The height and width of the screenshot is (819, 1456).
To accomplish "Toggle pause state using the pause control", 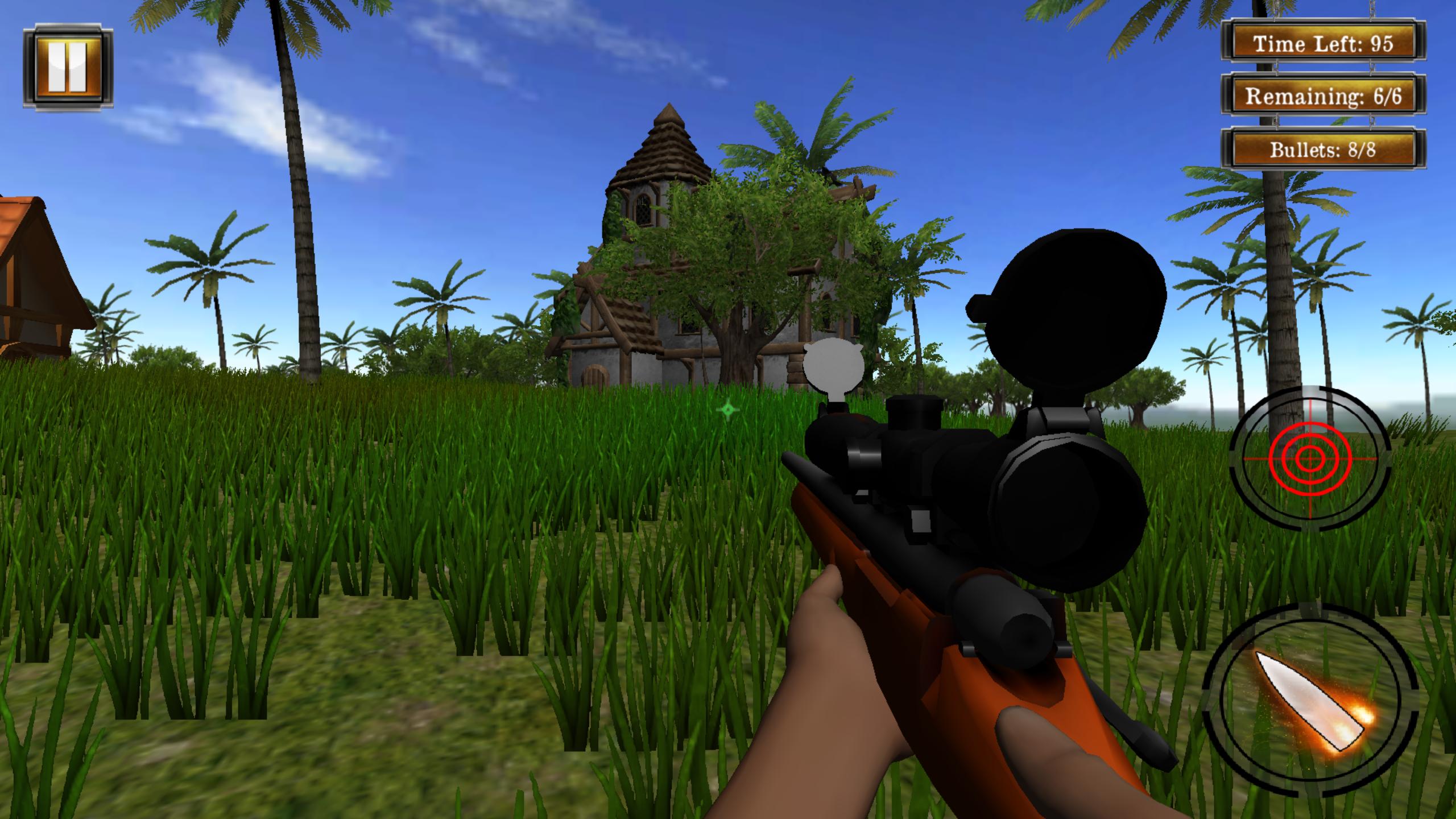I will [68, 67].
